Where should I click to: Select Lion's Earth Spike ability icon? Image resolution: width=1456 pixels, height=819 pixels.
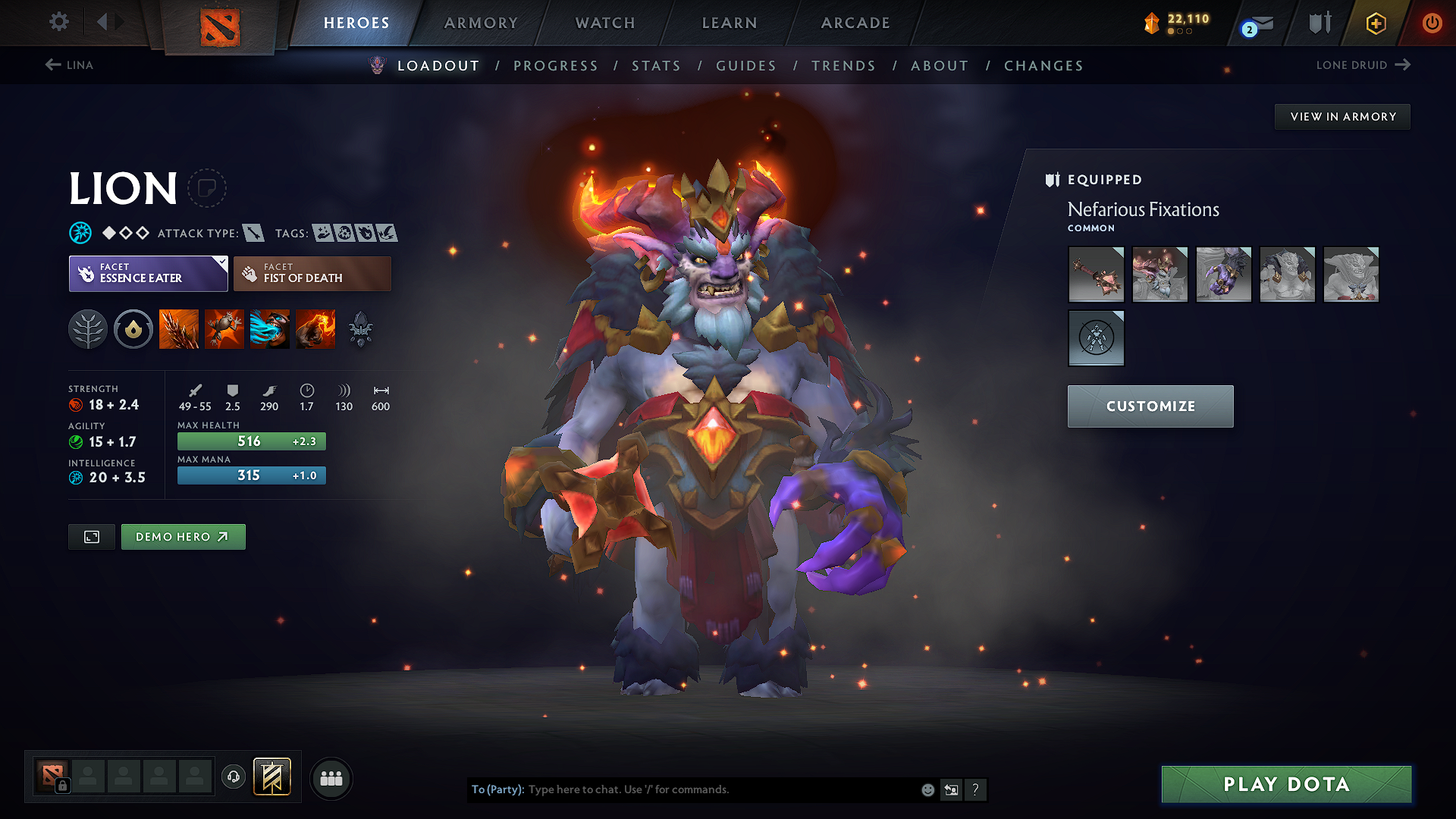coord(179,329)
